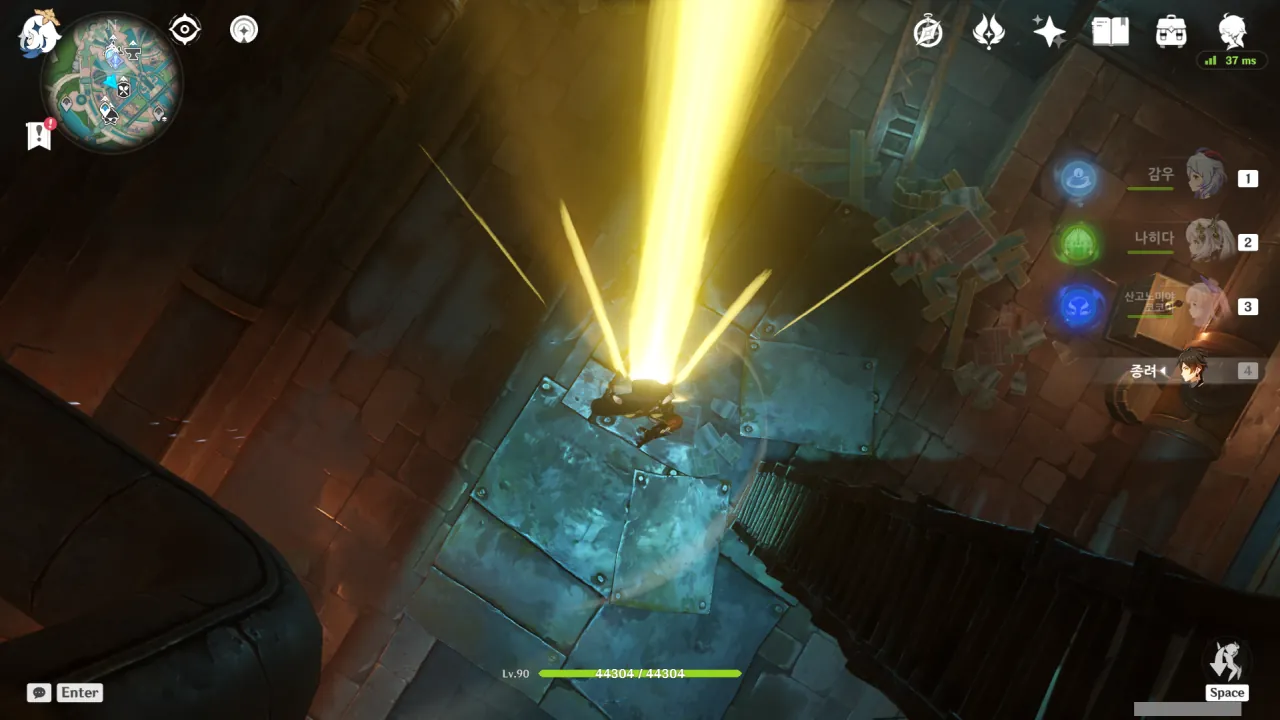Tap the sprint icon
The width and height of the screenshot is (1280, 720).
point(1227,663)
